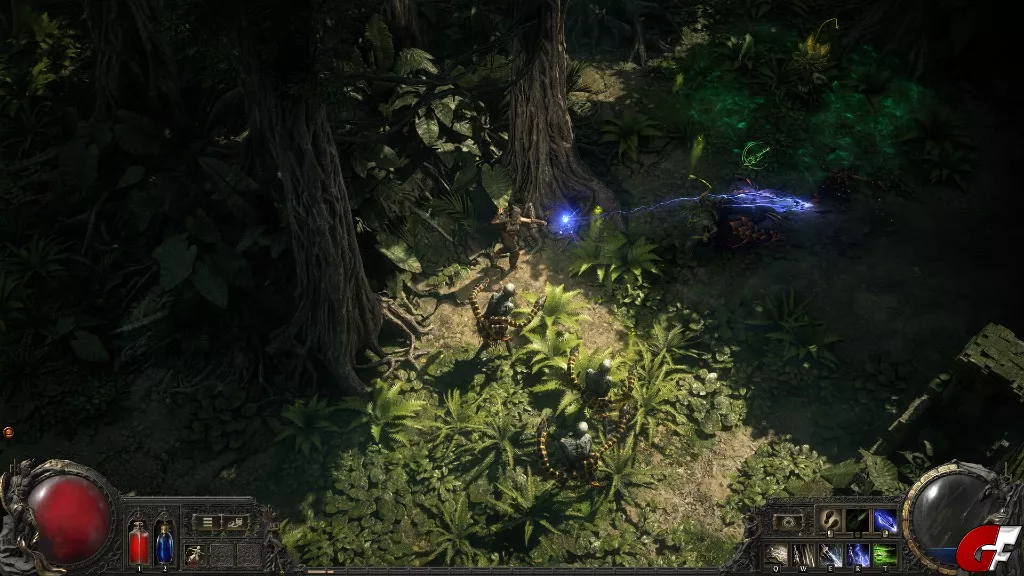Select the running figure skill icon
Image resolution: width=1024 pixels, height=576 pixels.
[195, 553]
